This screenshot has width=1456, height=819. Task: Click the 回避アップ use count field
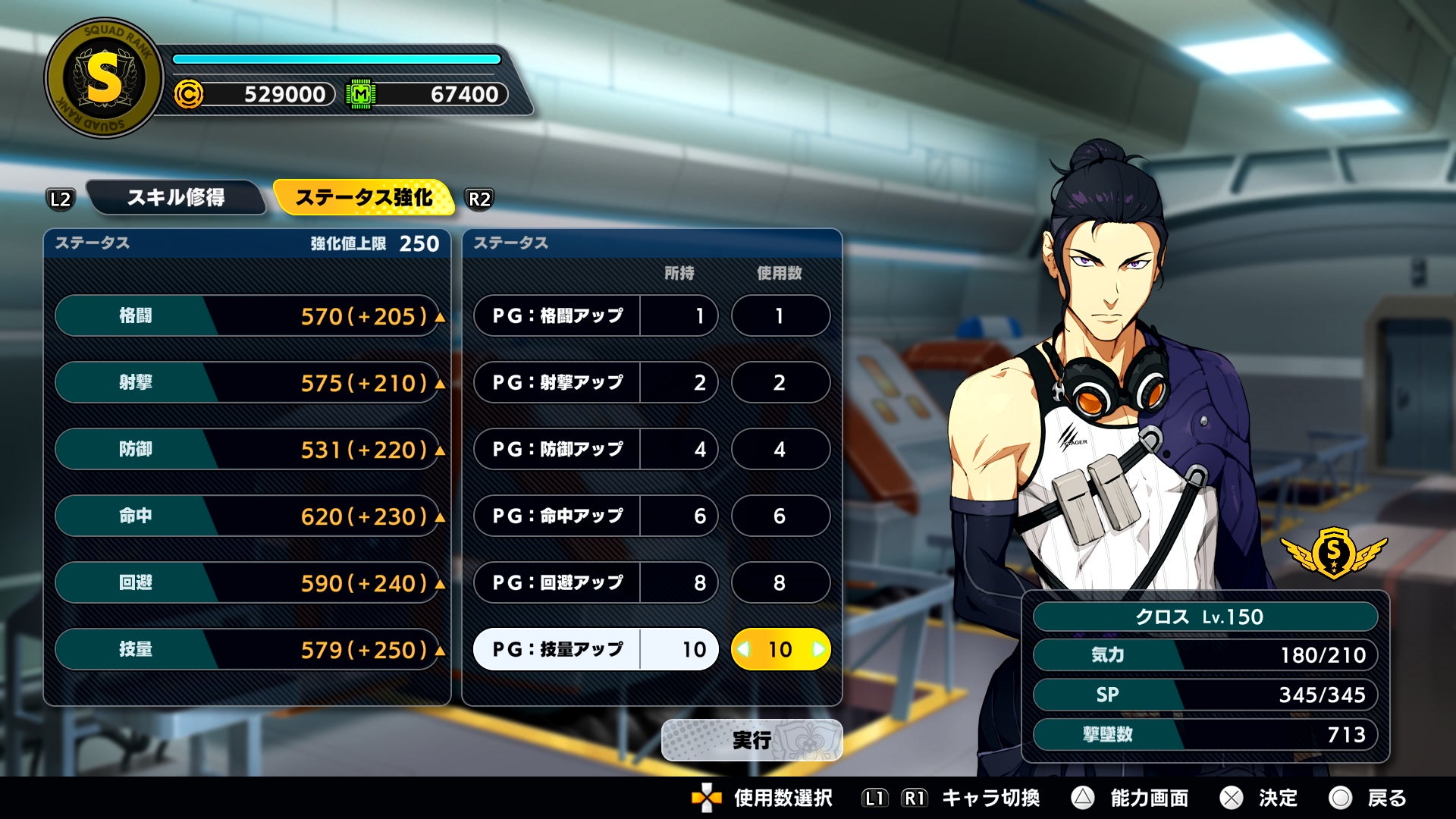point(780,582)
